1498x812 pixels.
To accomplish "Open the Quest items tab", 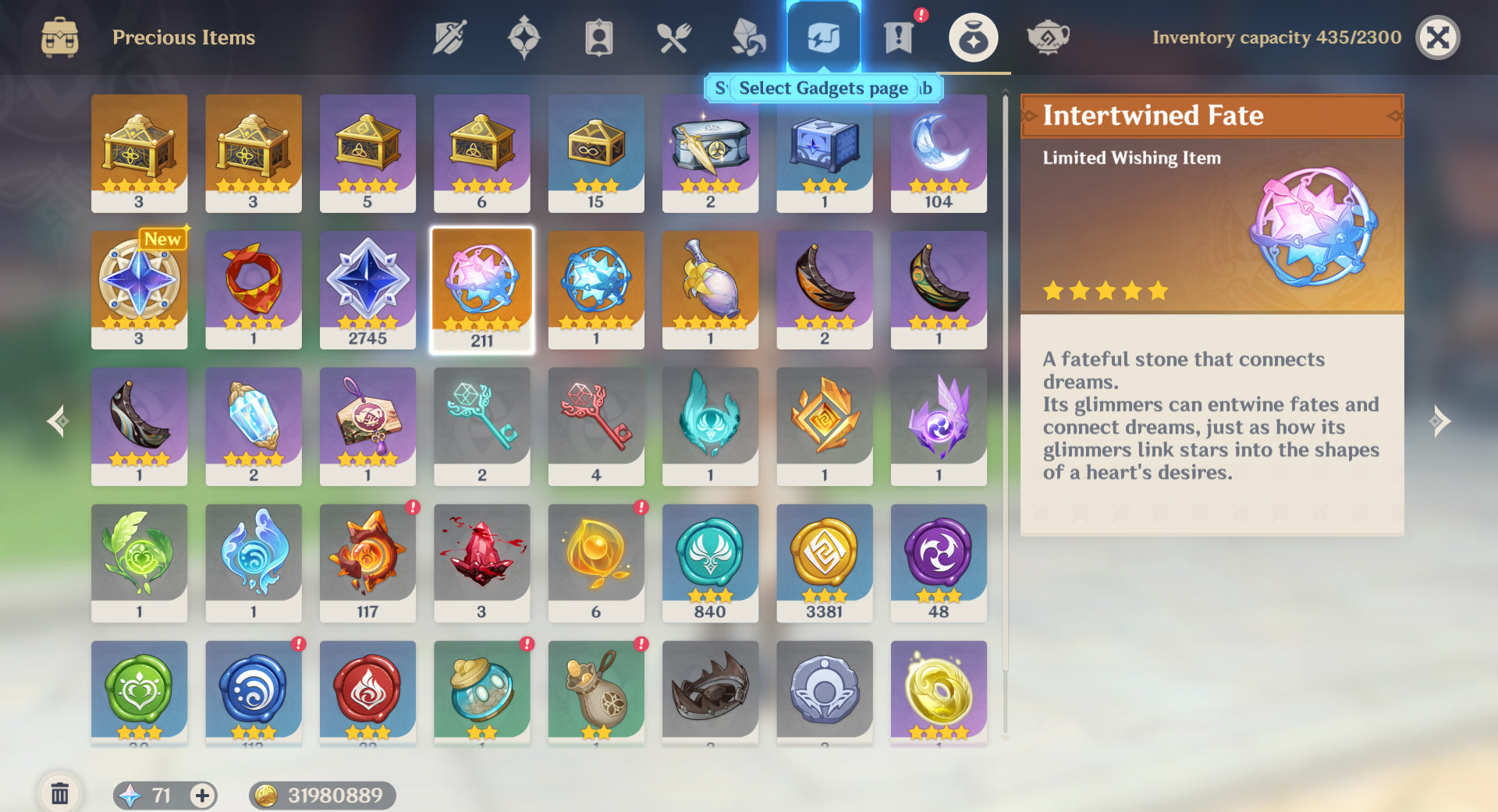I will 898,37.
